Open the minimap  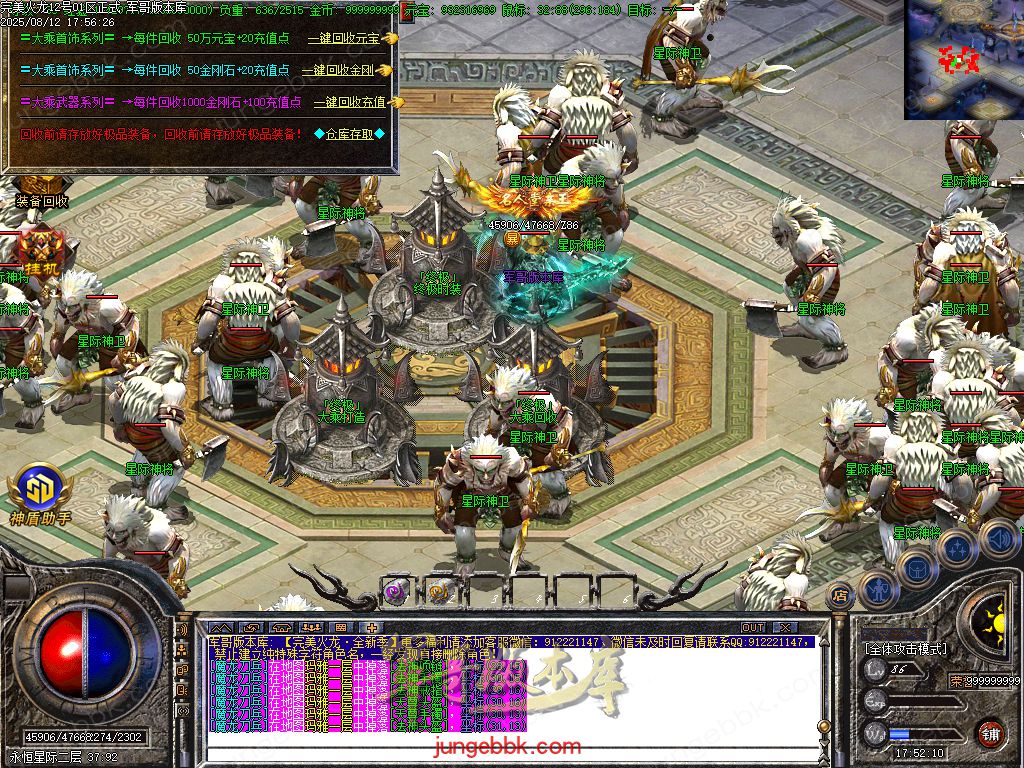click(x=963, y=59)
